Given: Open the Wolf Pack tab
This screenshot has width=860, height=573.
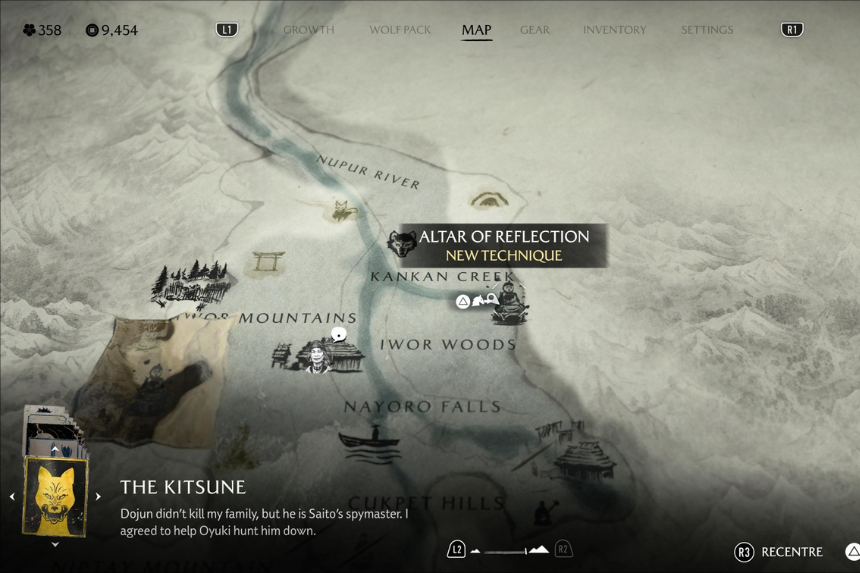Looking at the screenshot, I should point(400,30).
